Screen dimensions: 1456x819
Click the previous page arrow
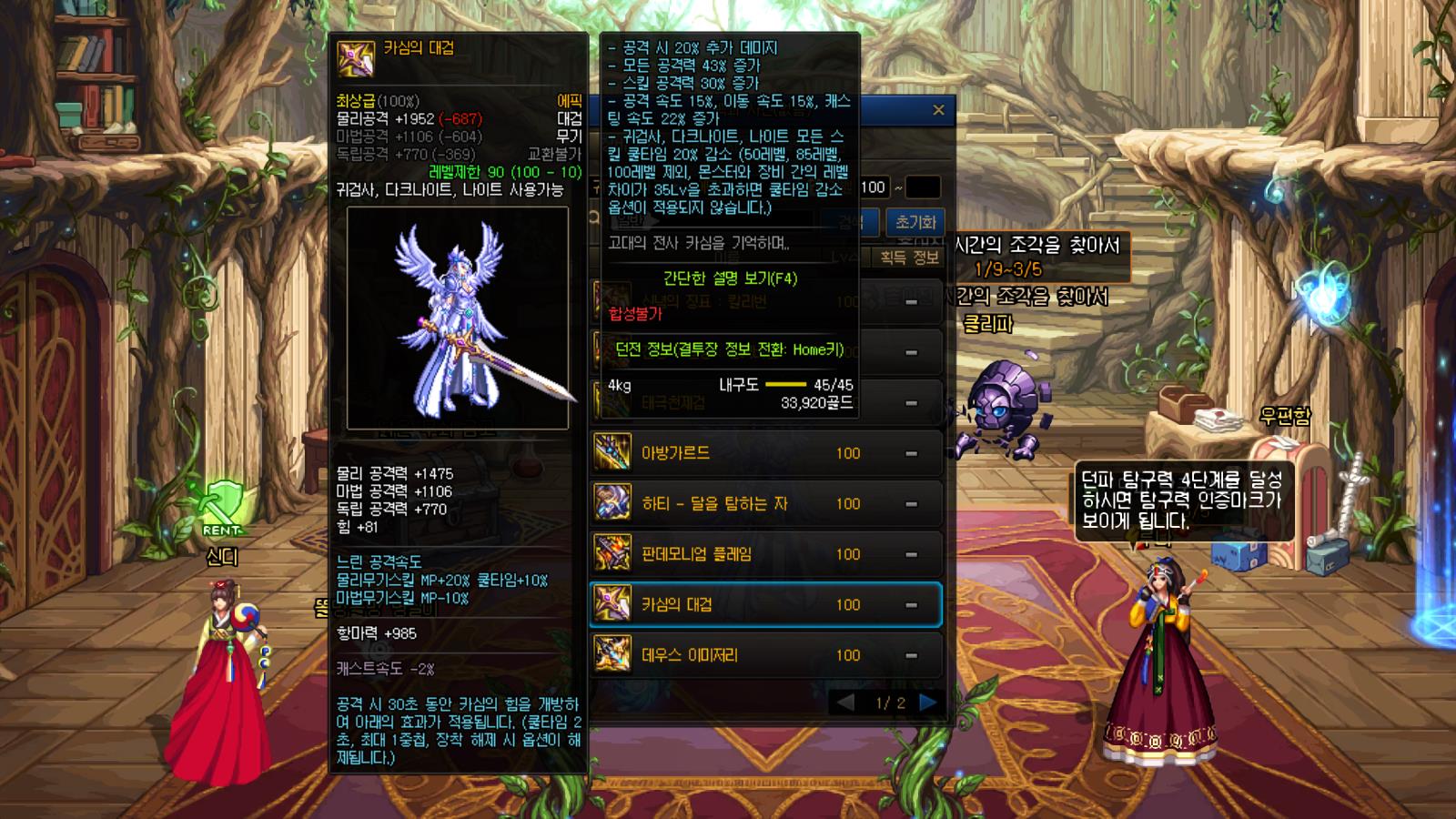click(845, 703)
